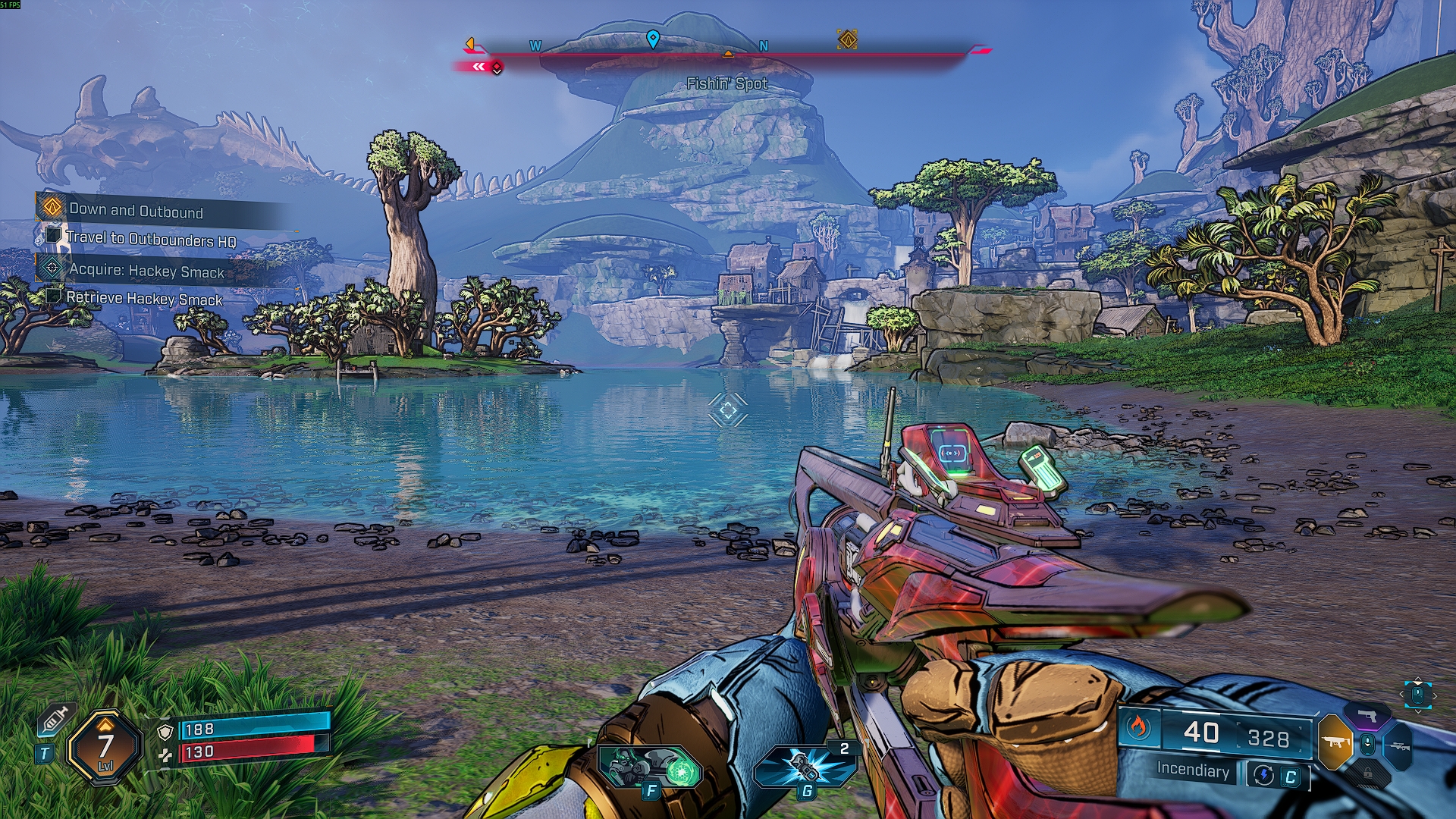Click the Retrieve Hackey Smack objective
Viewport: 1456px width, 819px height.
144,298
